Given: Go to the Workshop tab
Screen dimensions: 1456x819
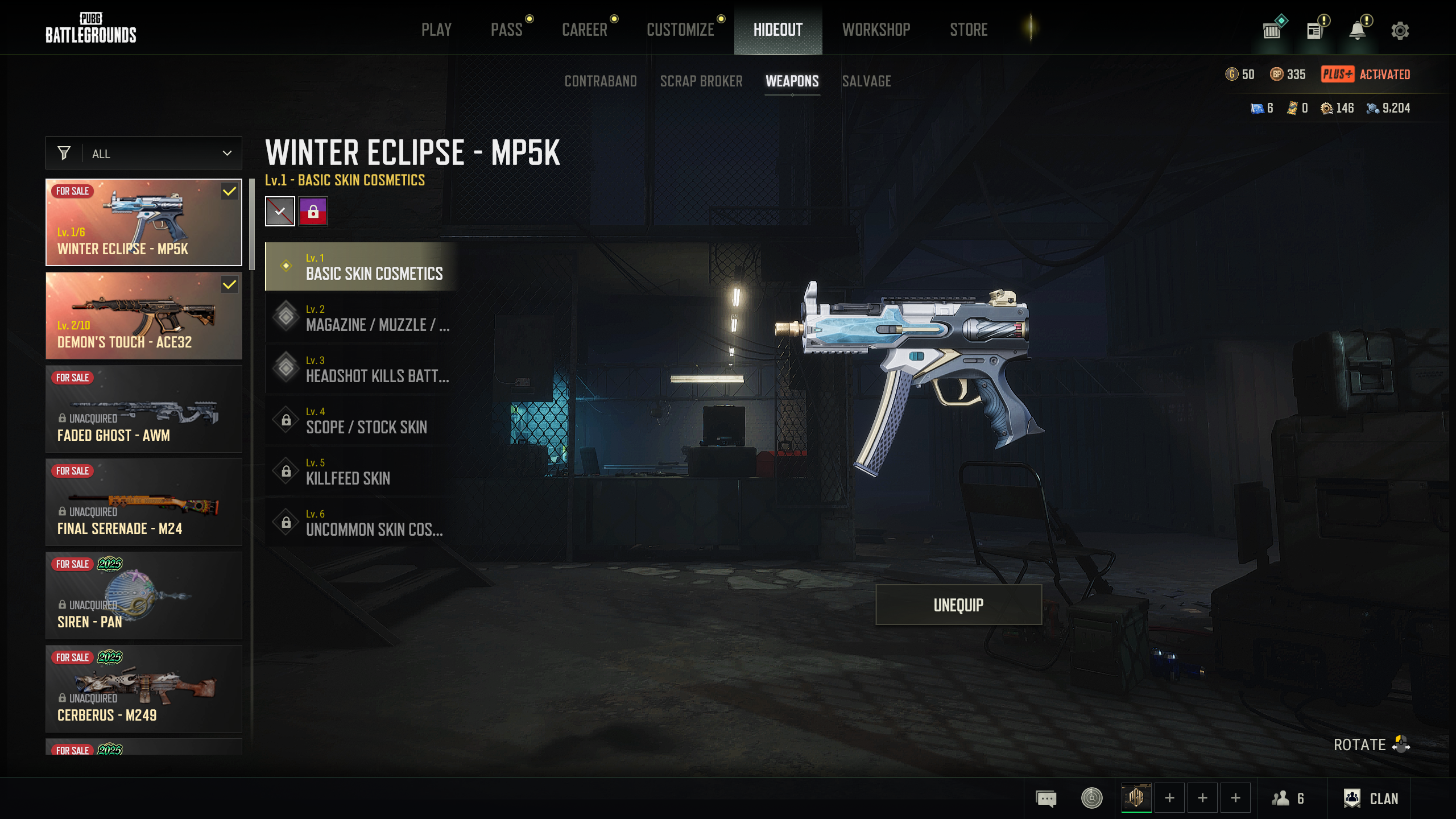Looking at the screenshot, I should click(x=876, y=30).
